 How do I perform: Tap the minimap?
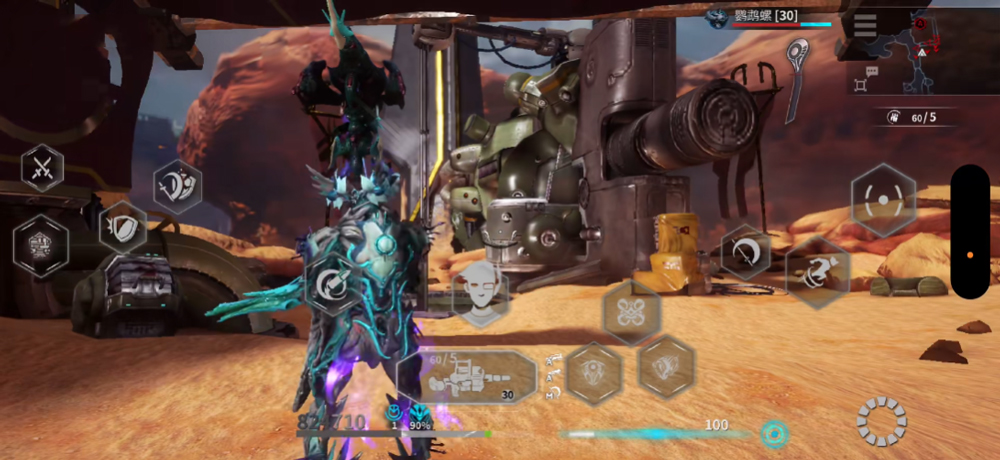[x=925, y=50]
